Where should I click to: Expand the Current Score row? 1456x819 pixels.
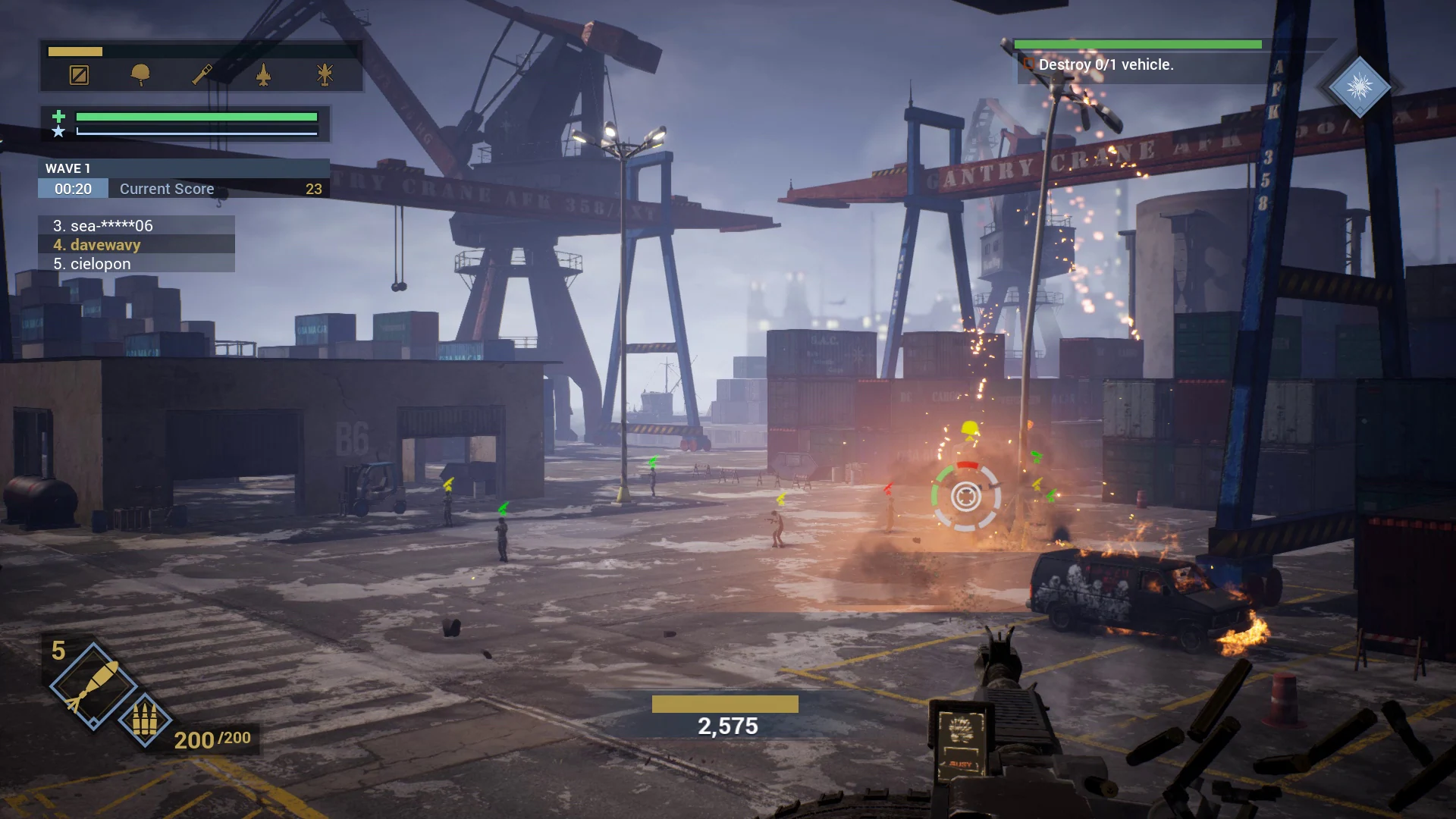pyautogui.click(x=166, y=189)
